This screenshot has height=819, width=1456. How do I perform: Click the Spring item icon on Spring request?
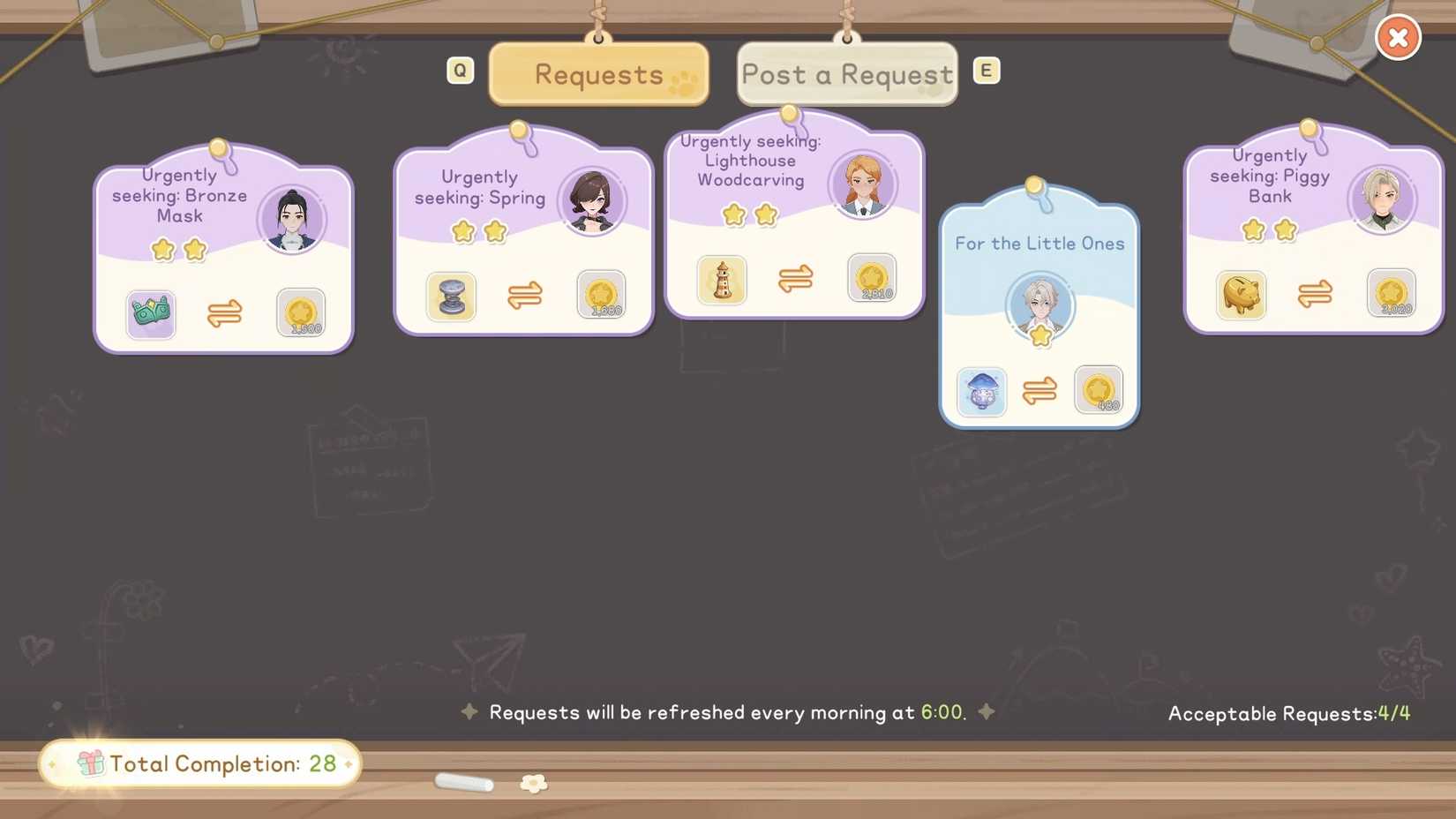(452, 297)
